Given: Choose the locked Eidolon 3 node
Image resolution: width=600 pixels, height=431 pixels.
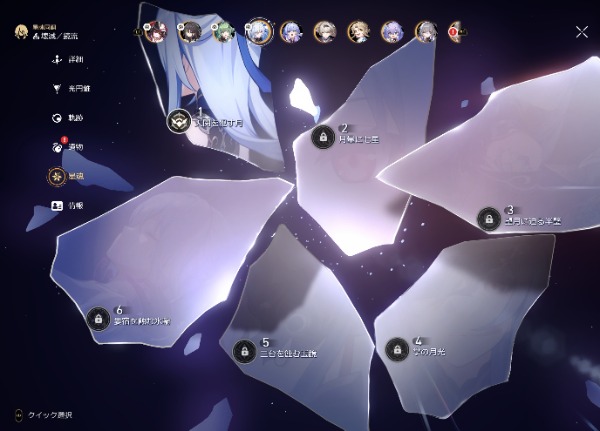Looking at the screenshot, I should pyautogui.click(x=488, y=218).
